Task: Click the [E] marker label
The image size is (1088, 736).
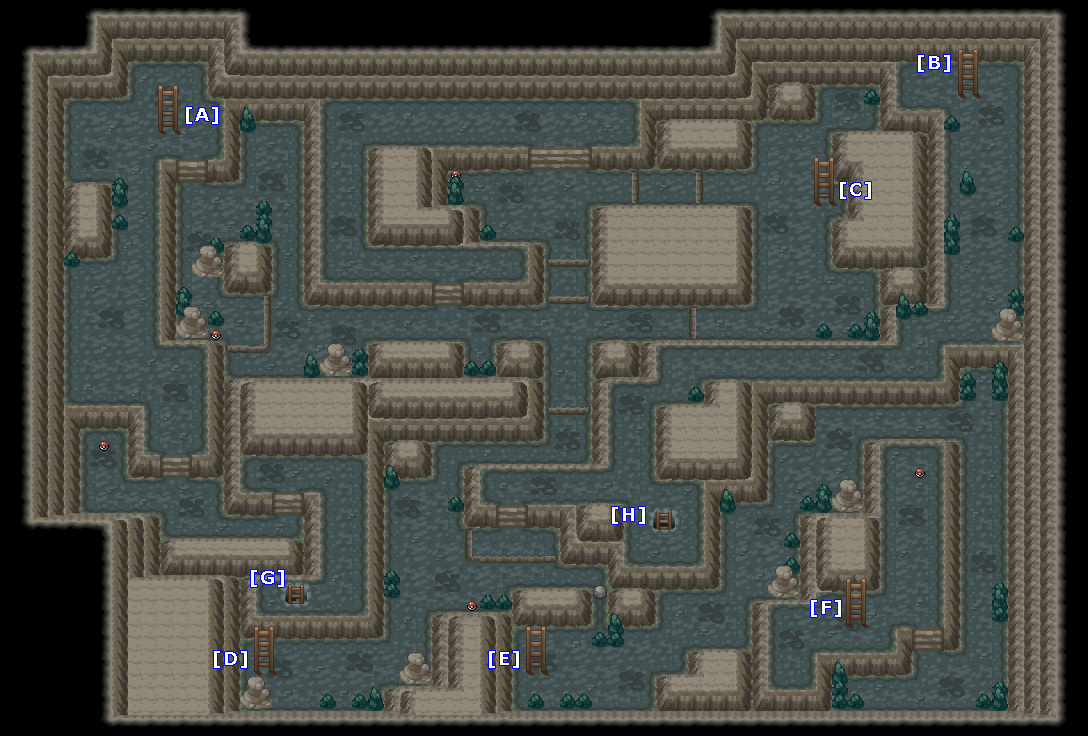Action: pos(504,659)
